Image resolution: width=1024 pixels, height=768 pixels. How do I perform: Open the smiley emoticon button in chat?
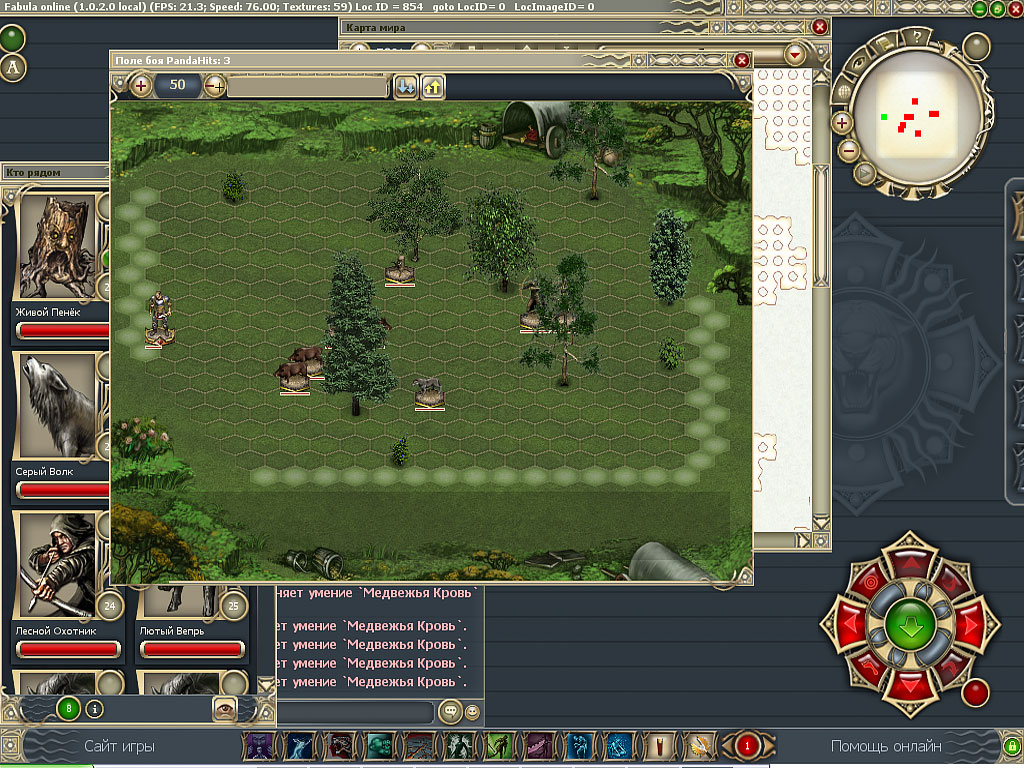tap(472, 712)
